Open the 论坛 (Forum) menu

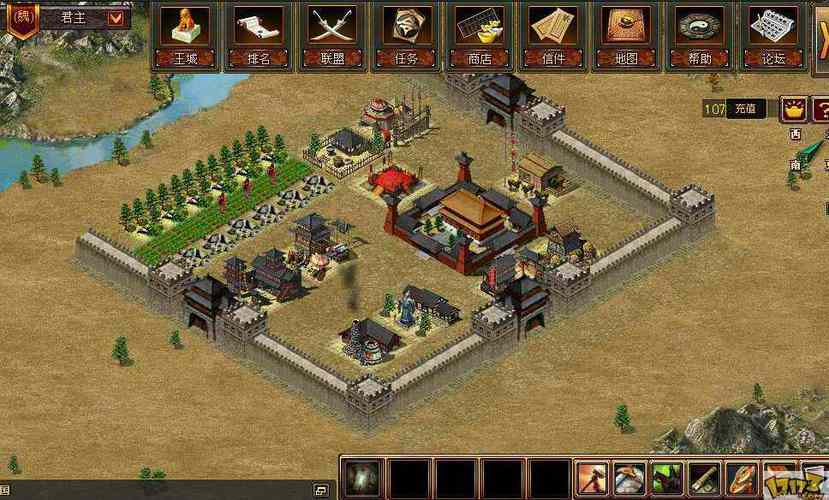(x=773, y=35)
